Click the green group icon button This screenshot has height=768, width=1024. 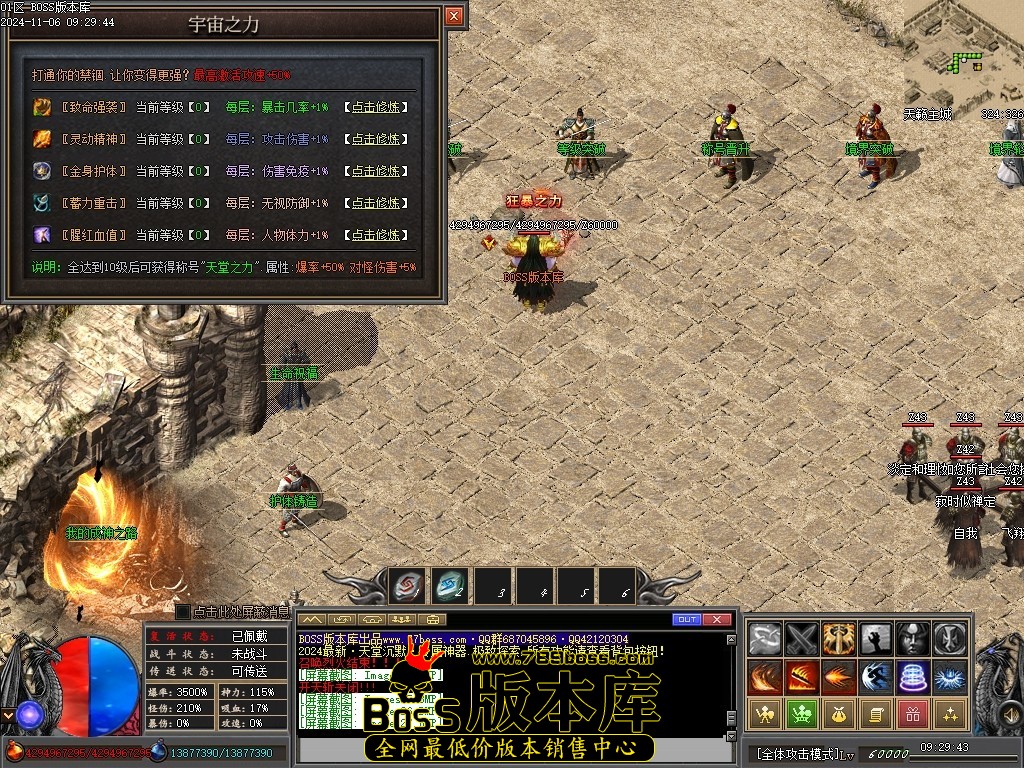(x=802, y=714)
